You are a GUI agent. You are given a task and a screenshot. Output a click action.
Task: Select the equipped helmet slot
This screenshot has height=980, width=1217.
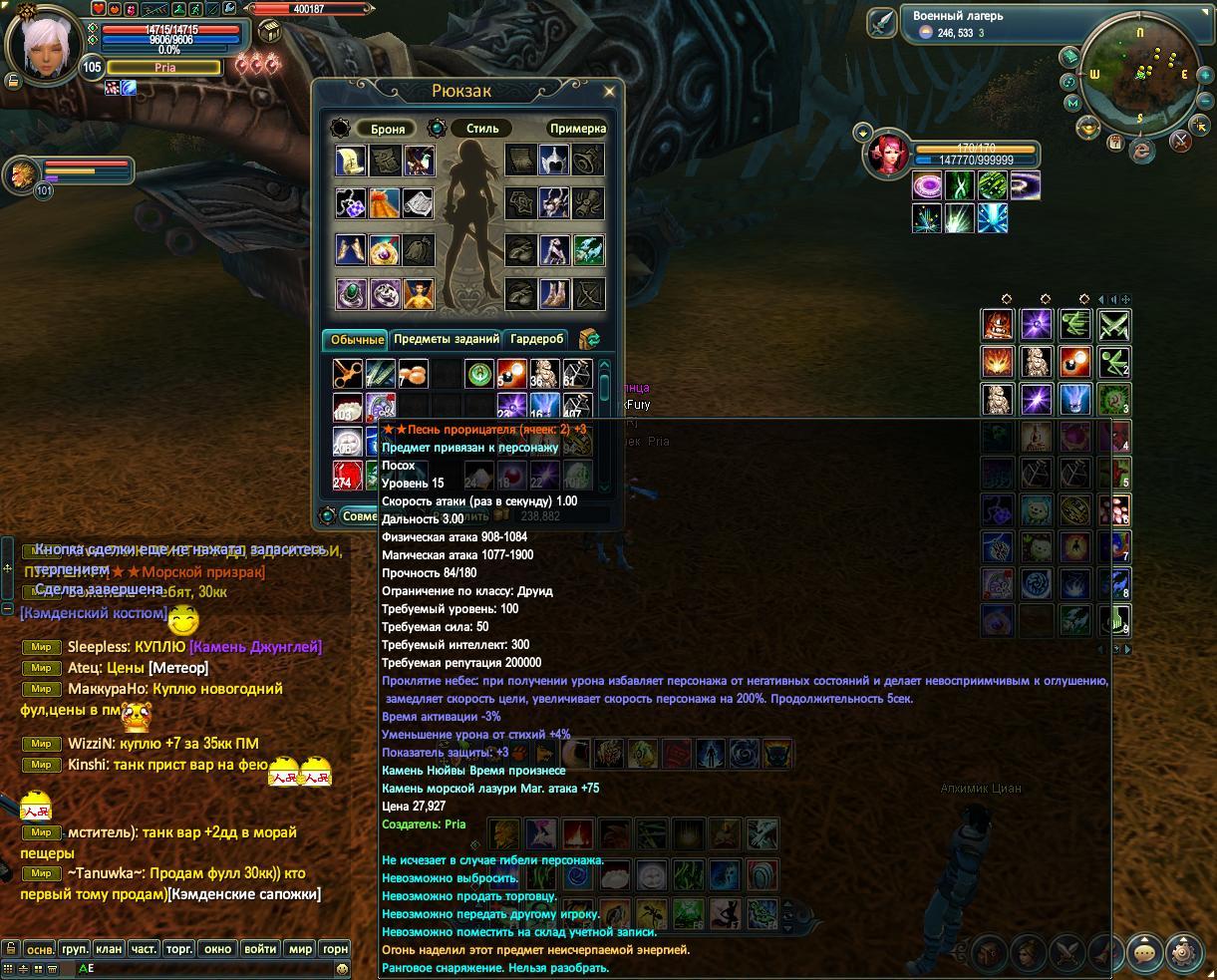tap(554, 160)
